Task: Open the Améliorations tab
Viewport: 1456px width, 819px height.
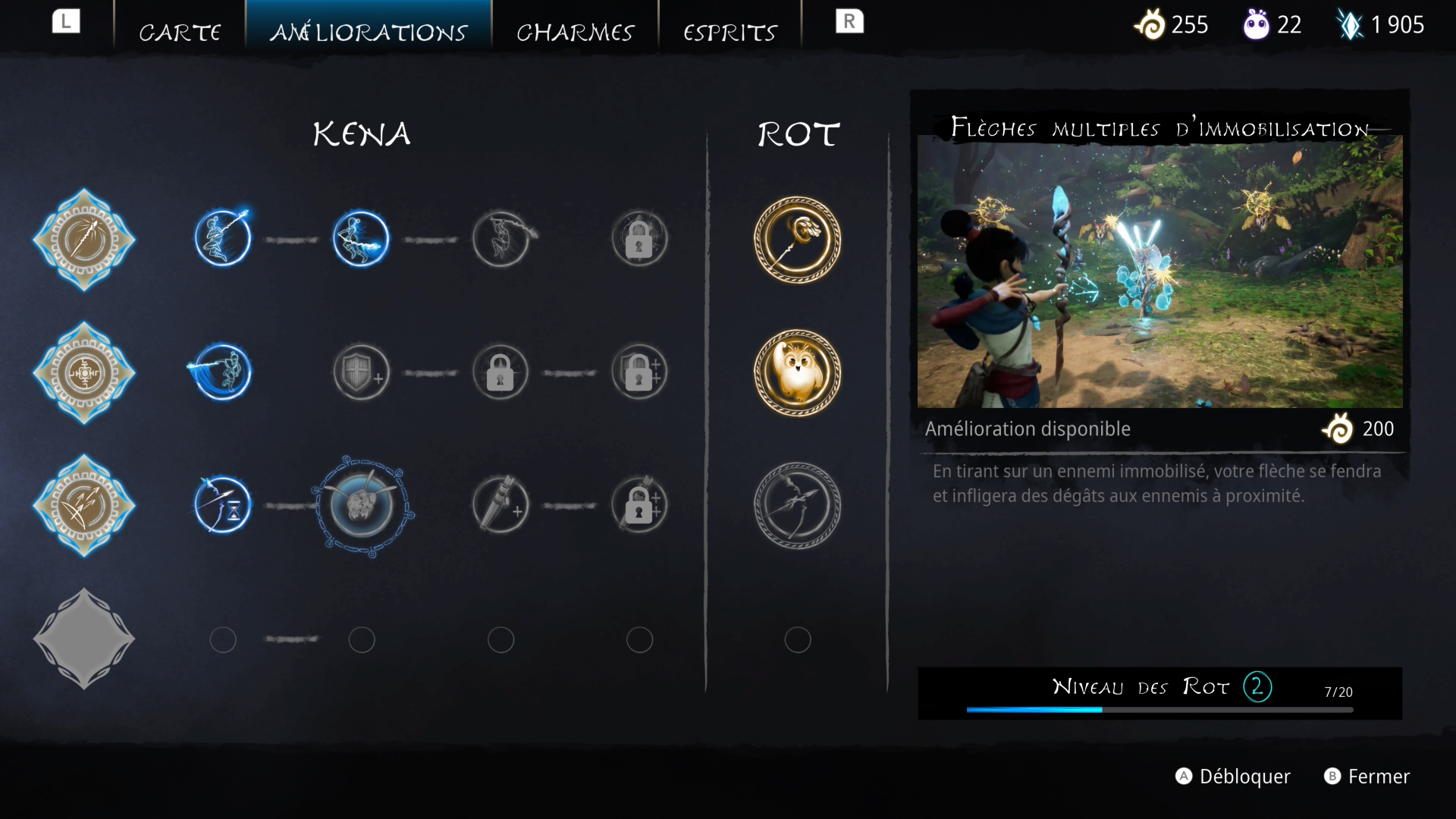Action: coord(369,32)
